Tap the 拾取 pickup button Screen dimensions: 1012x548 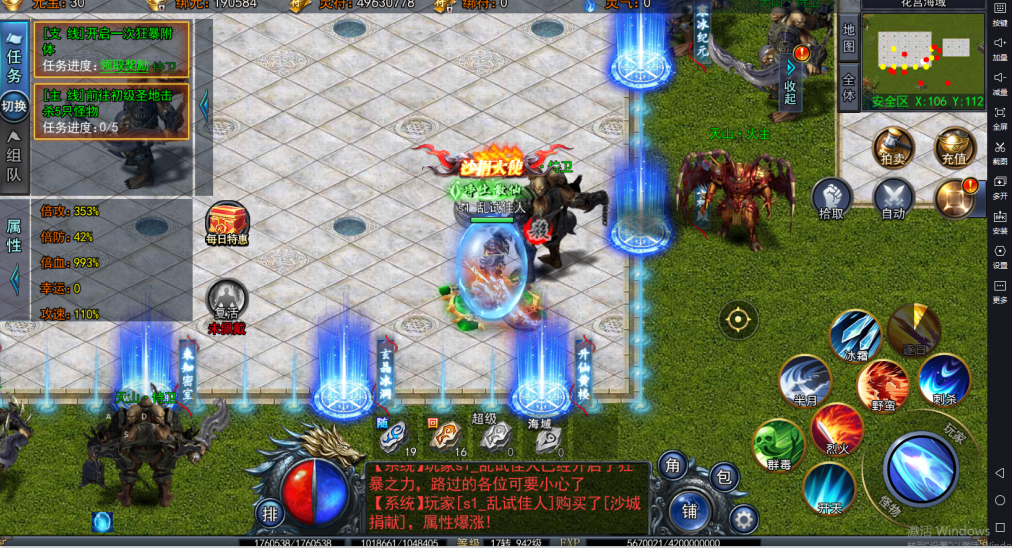[x=831, y=198]
